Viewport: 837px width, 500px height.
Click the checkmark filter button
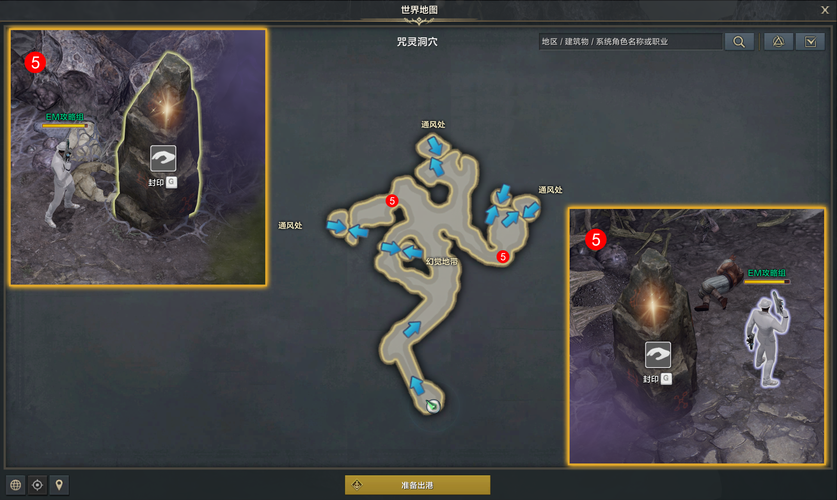click(x=812, y=42)
